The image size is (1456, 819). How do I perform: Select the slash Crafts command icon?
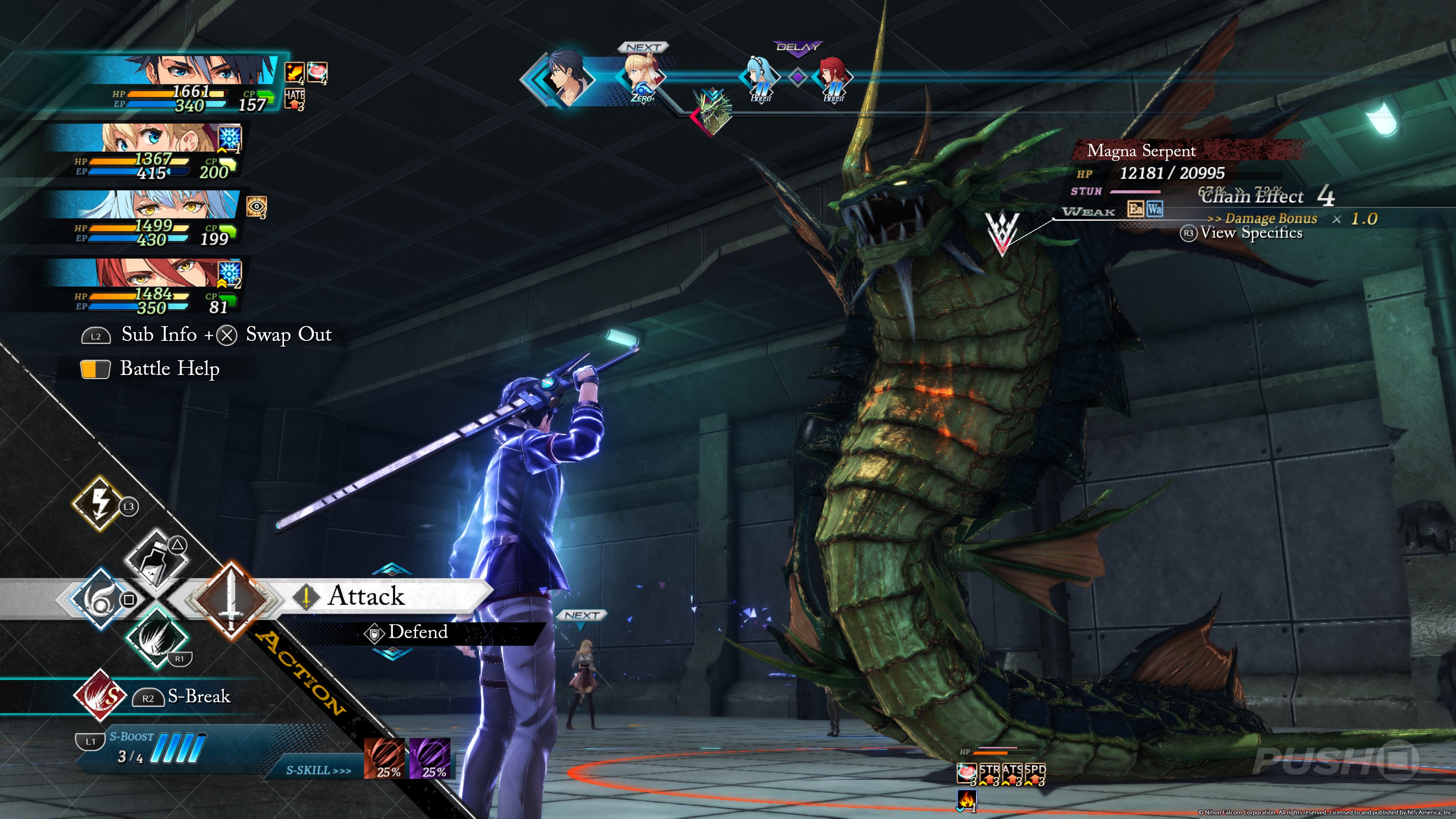coord(155,637)
